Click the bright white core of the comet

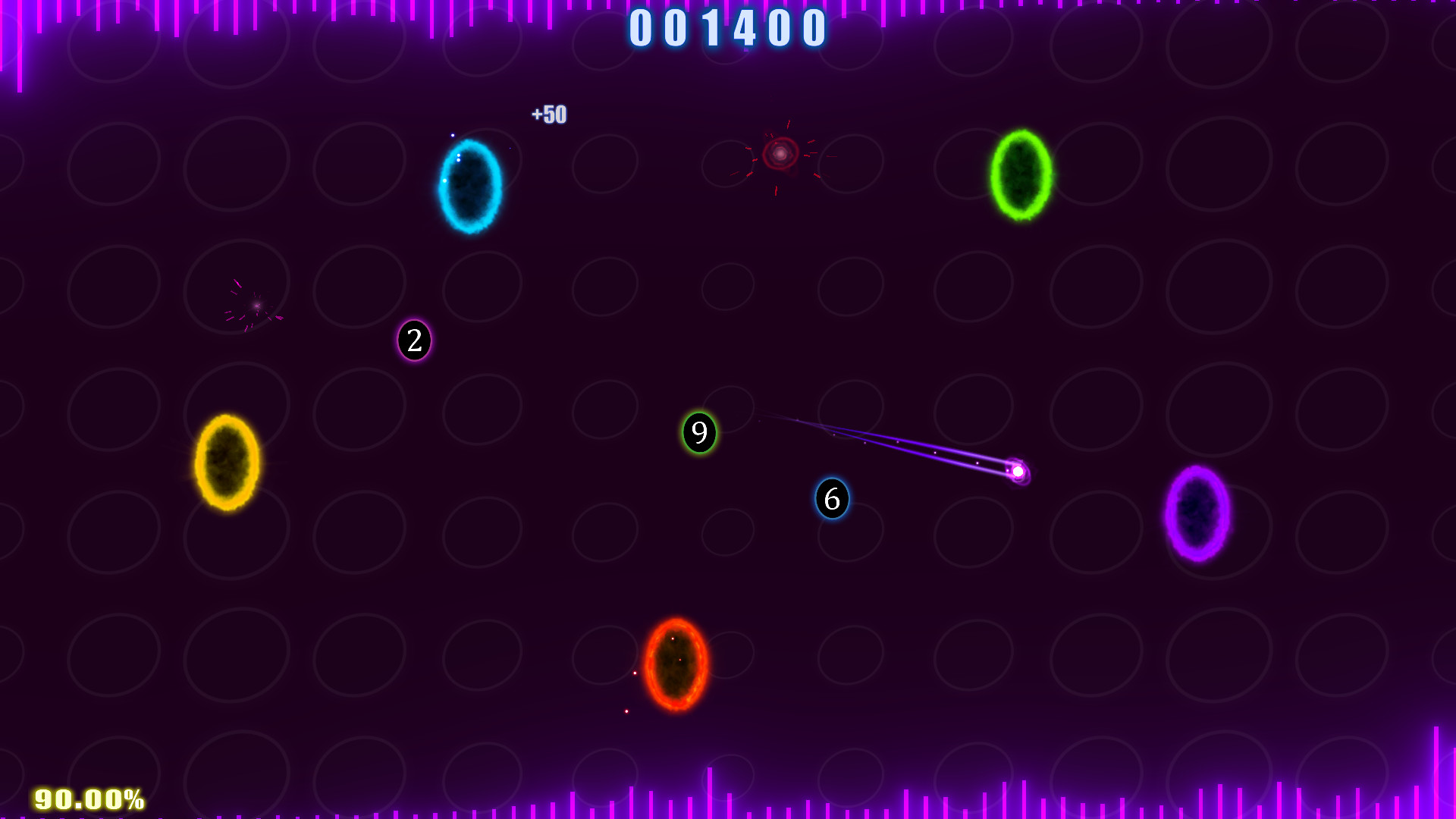click(x=1017, y=472)
